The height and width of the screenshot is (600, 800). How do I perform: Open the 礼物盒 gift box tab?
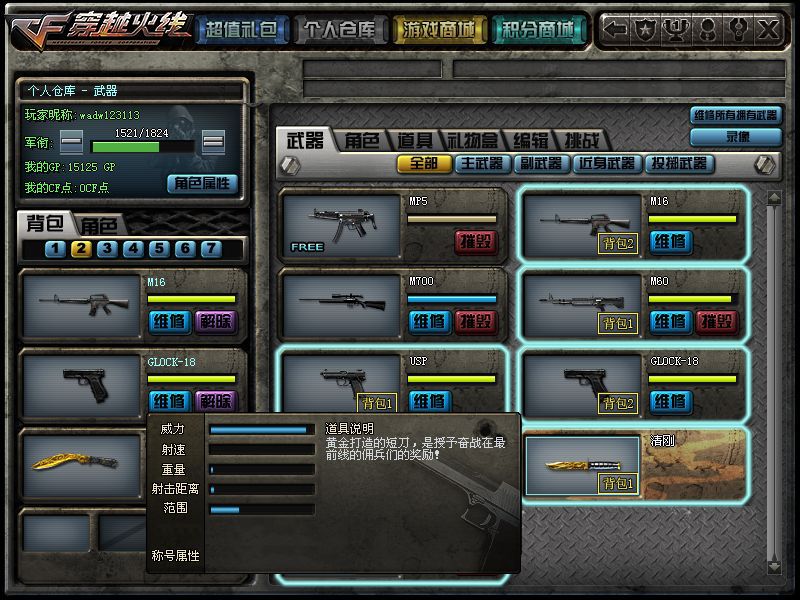click(x=471, y=140)
